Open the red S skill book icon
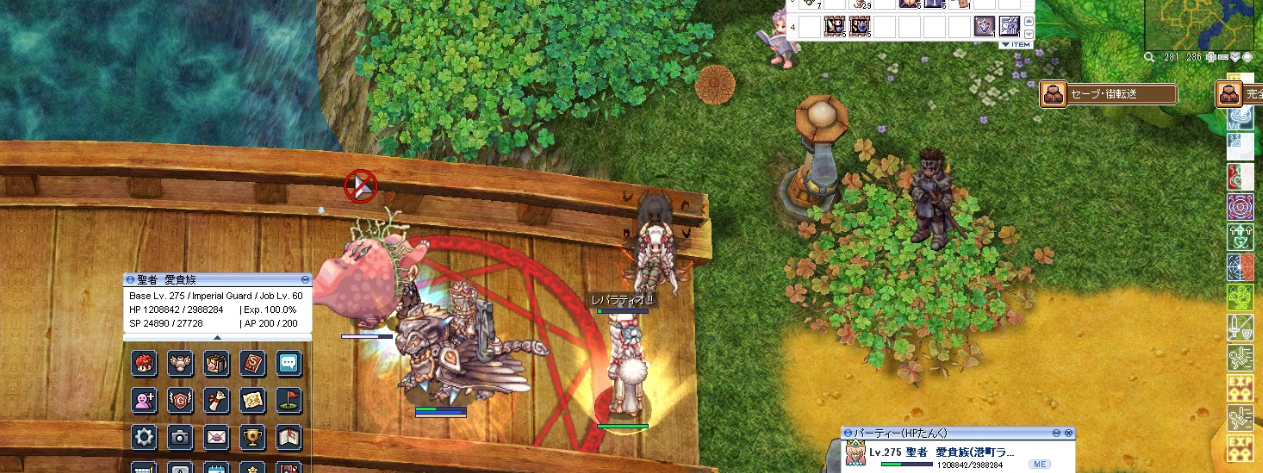Viewport: 1263px width, 473px height. tap(252, 364)
